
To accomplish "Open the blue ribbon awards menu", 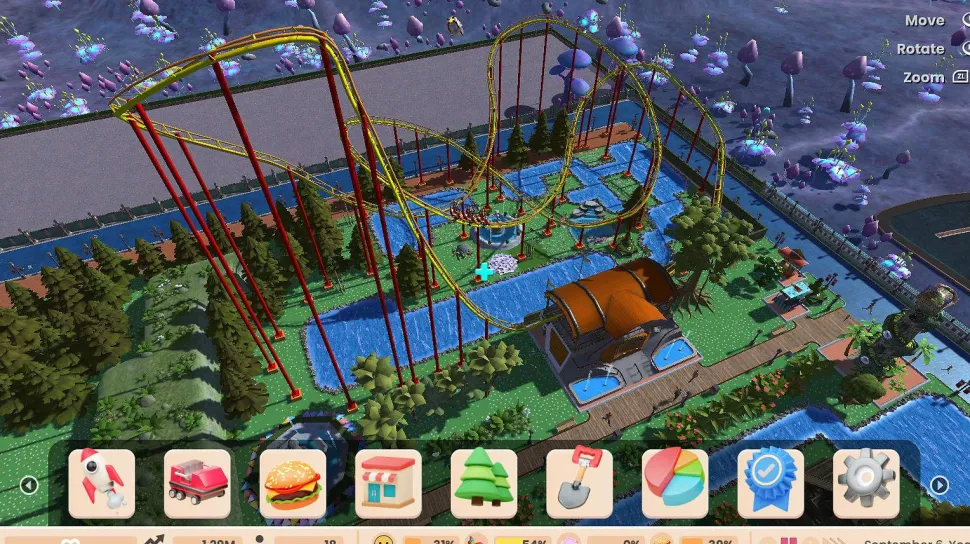I will 771,483.
